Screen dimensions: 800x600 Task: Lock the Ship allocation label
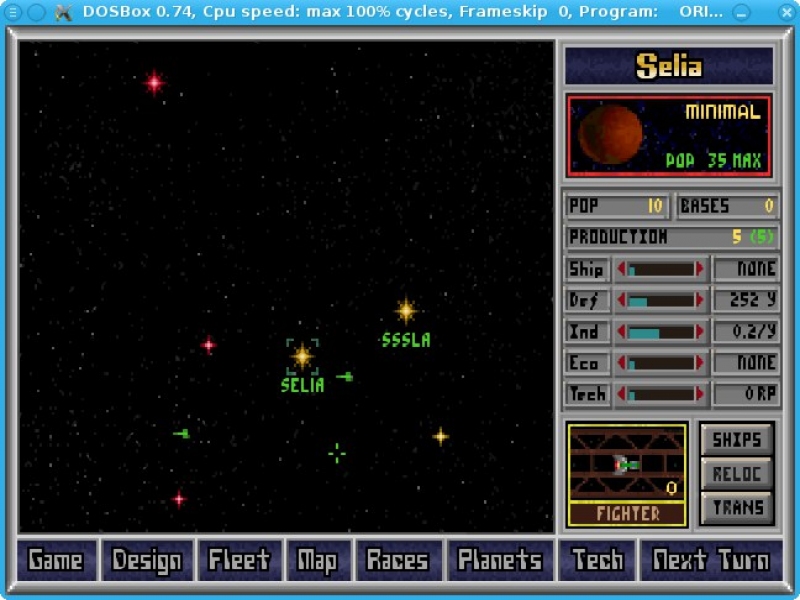(x=586, y=269)
